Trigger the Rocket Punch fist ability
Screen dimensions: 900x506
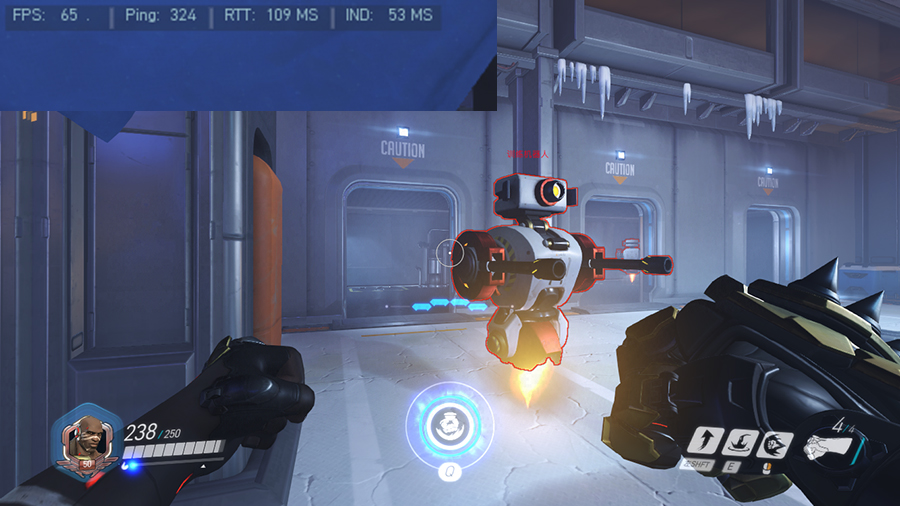[x=775, y=444]
